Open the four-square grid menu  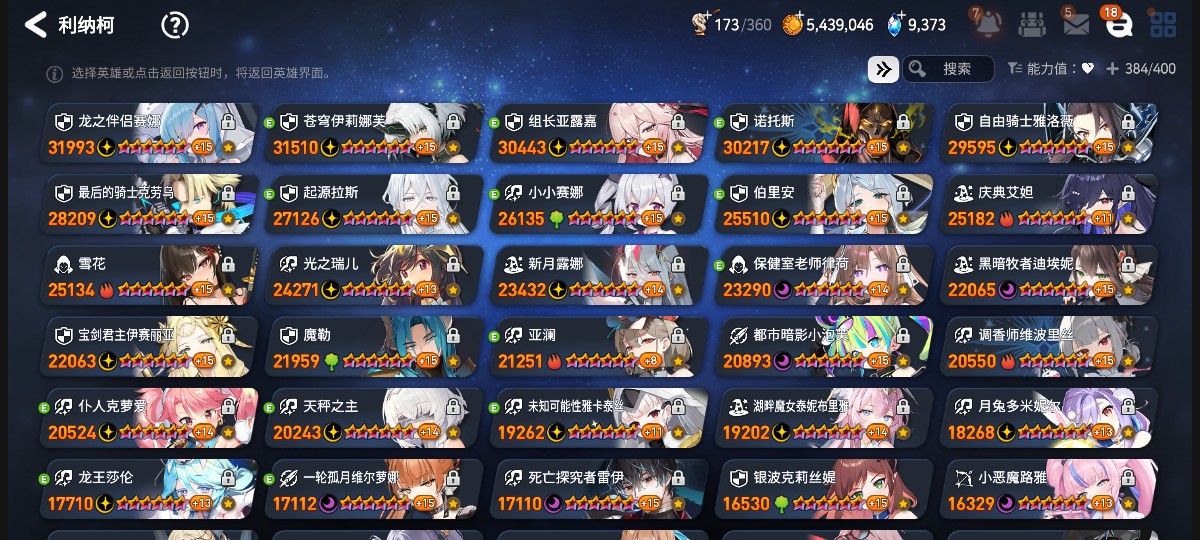[1163, 25]
